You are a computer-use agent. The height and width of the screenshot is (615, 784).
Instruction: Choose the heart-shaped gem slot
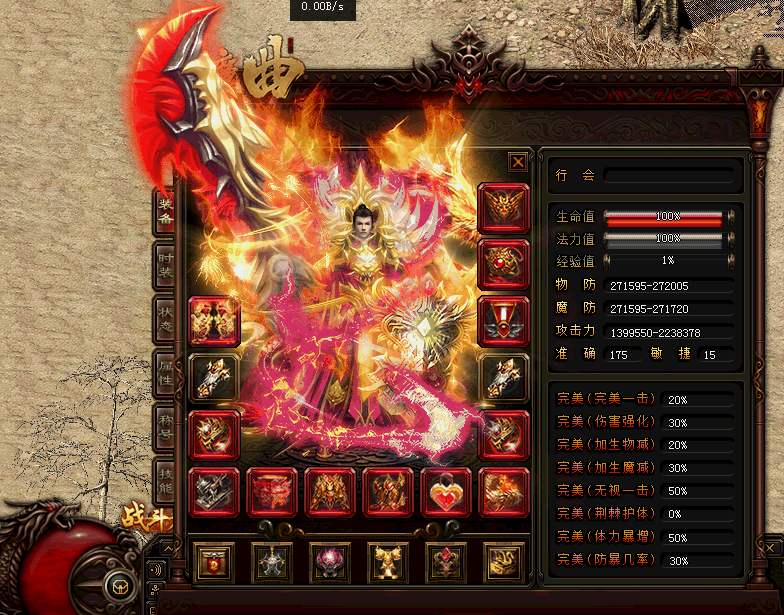(446, 492)
